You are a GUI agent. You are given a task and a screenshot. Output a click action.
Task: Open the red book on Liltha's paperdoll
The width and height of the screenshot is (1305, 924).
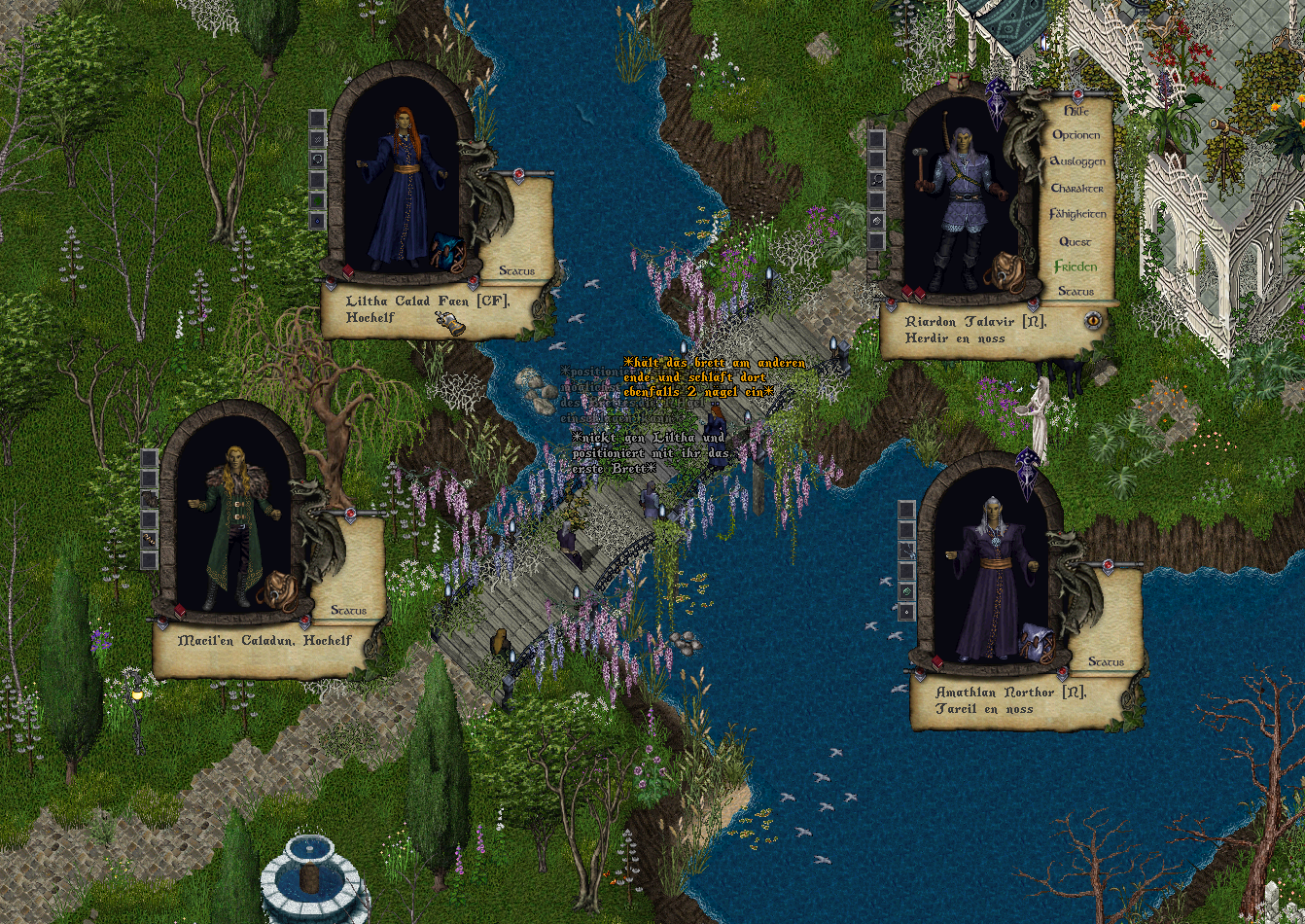[348, 271]
